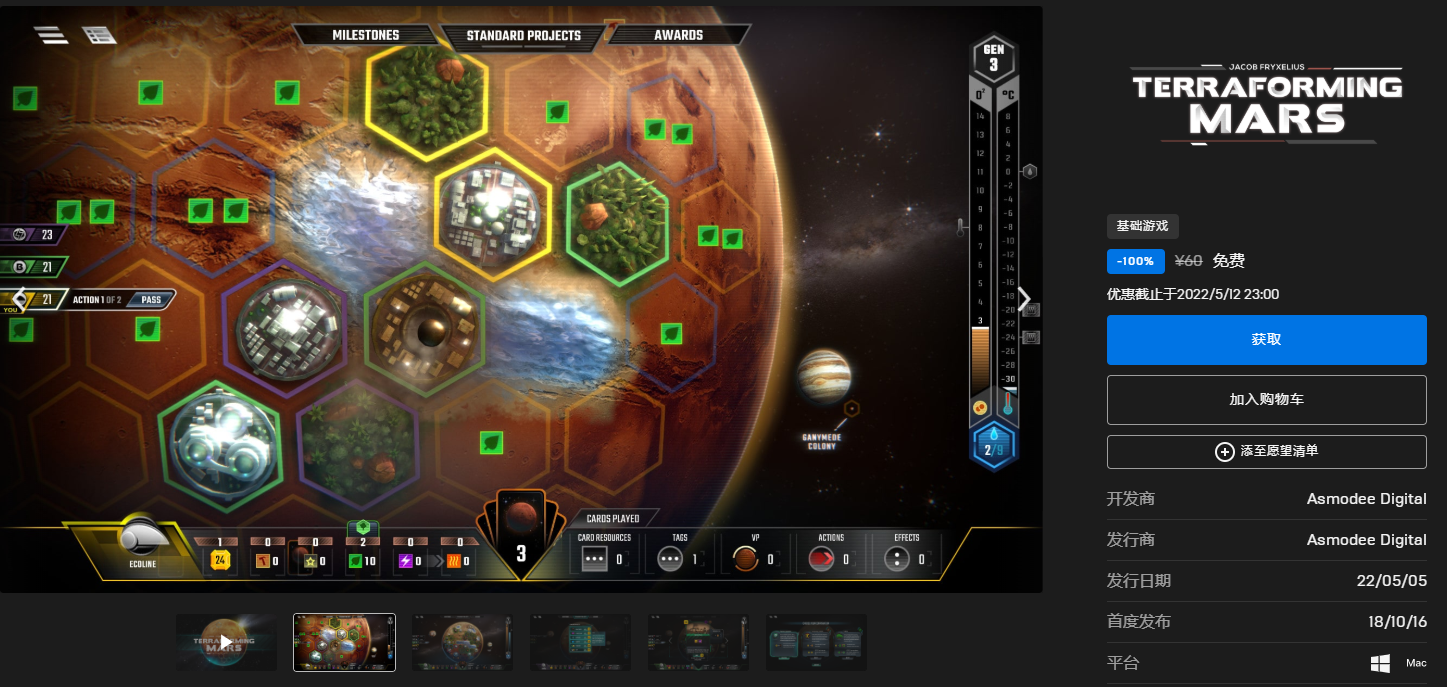Screen dimensions: 1447x687
Task: Open the hamburger main menu
Action: [x=51, y=34]
